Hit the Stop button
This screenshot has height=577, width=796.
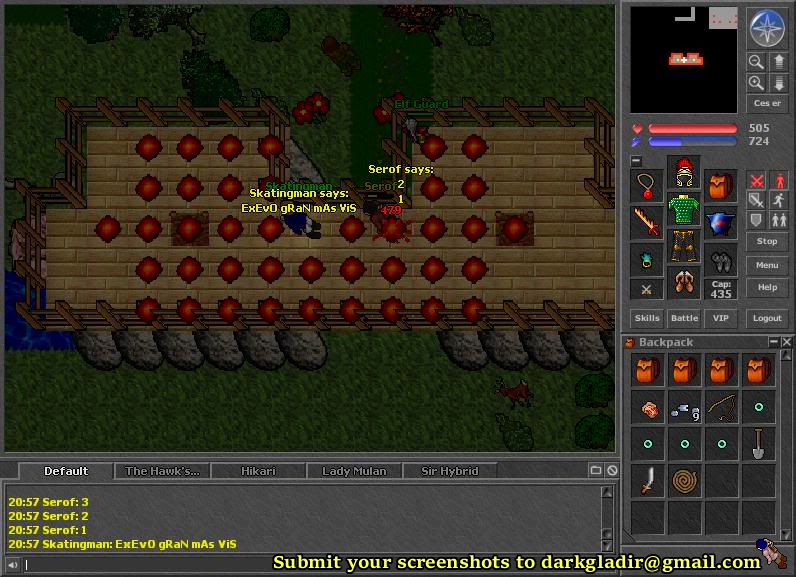click(767, 241)
